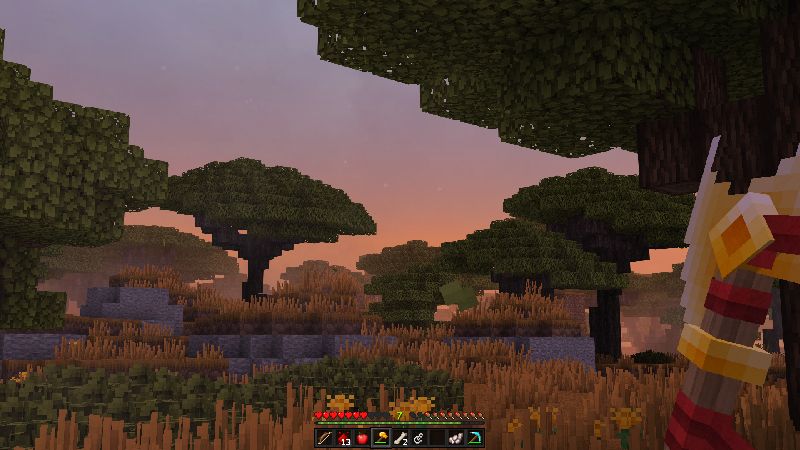Viewport: 800px width, 450px height.
Task: Choose the red item stack of 13
Action: click(x=343, y=438)
